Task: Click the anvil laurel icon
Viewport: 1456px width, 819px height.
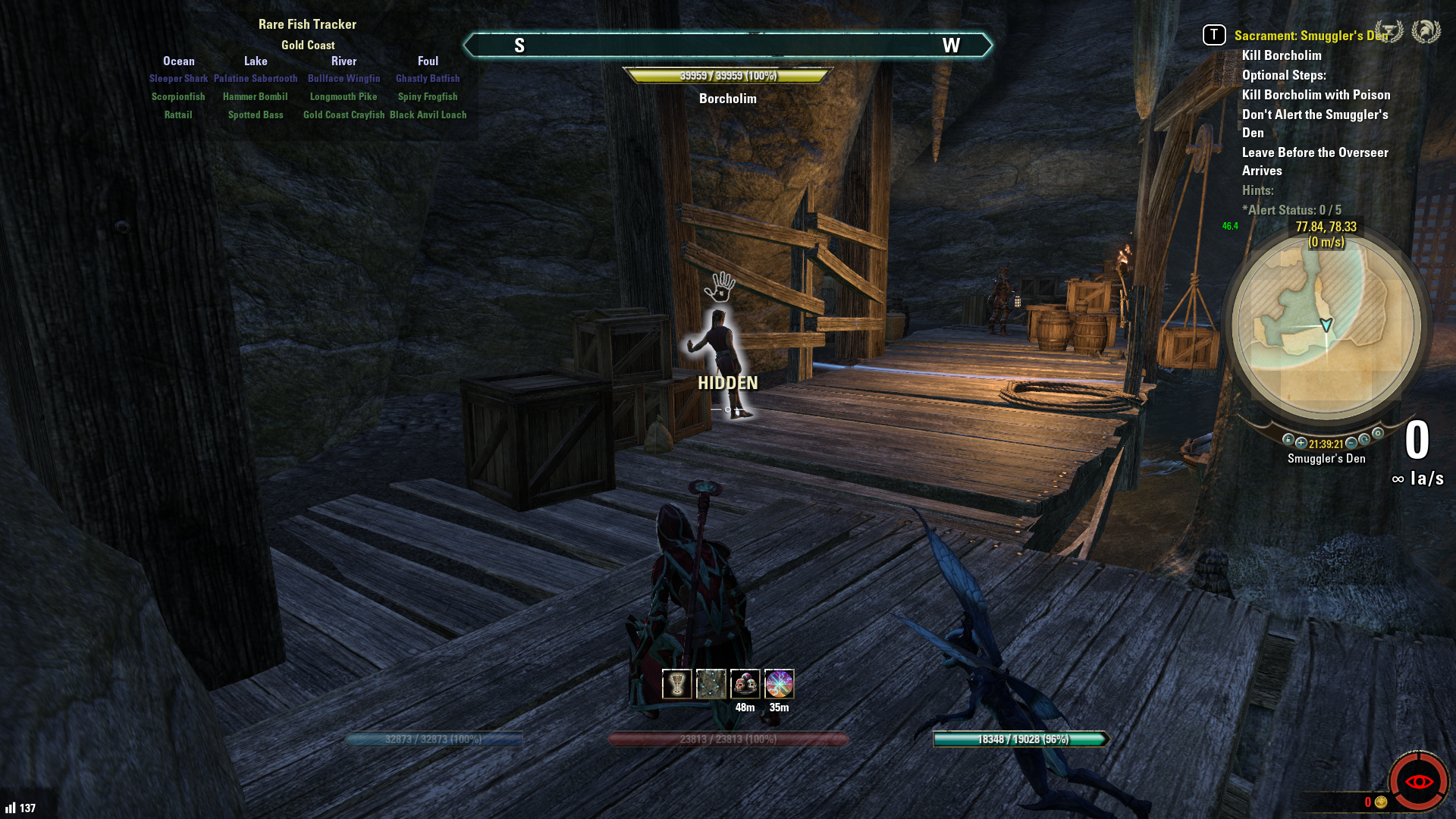Action: (x=1389, y=31)
